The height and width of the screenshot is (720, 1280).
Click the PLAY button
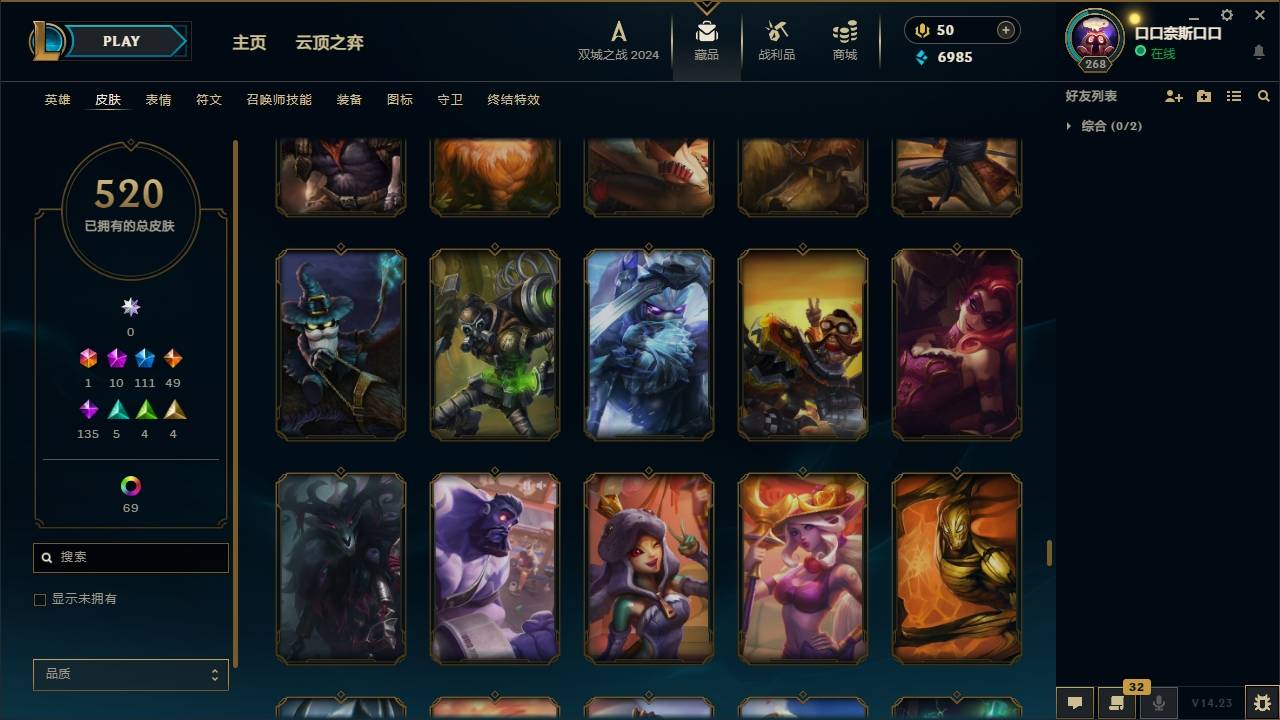click(120, 41)
